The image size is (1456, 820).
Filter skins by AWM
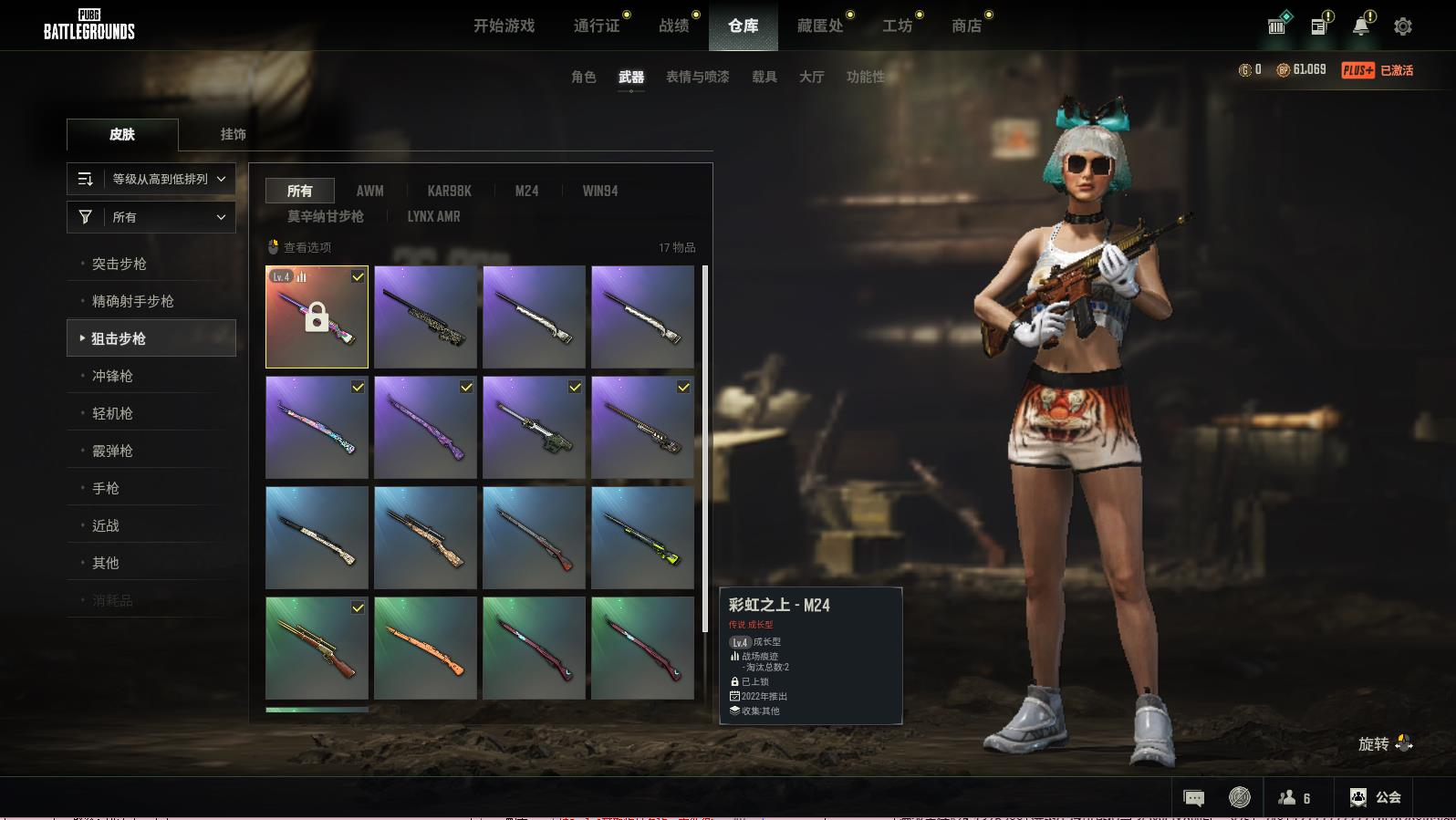point(369,191)
